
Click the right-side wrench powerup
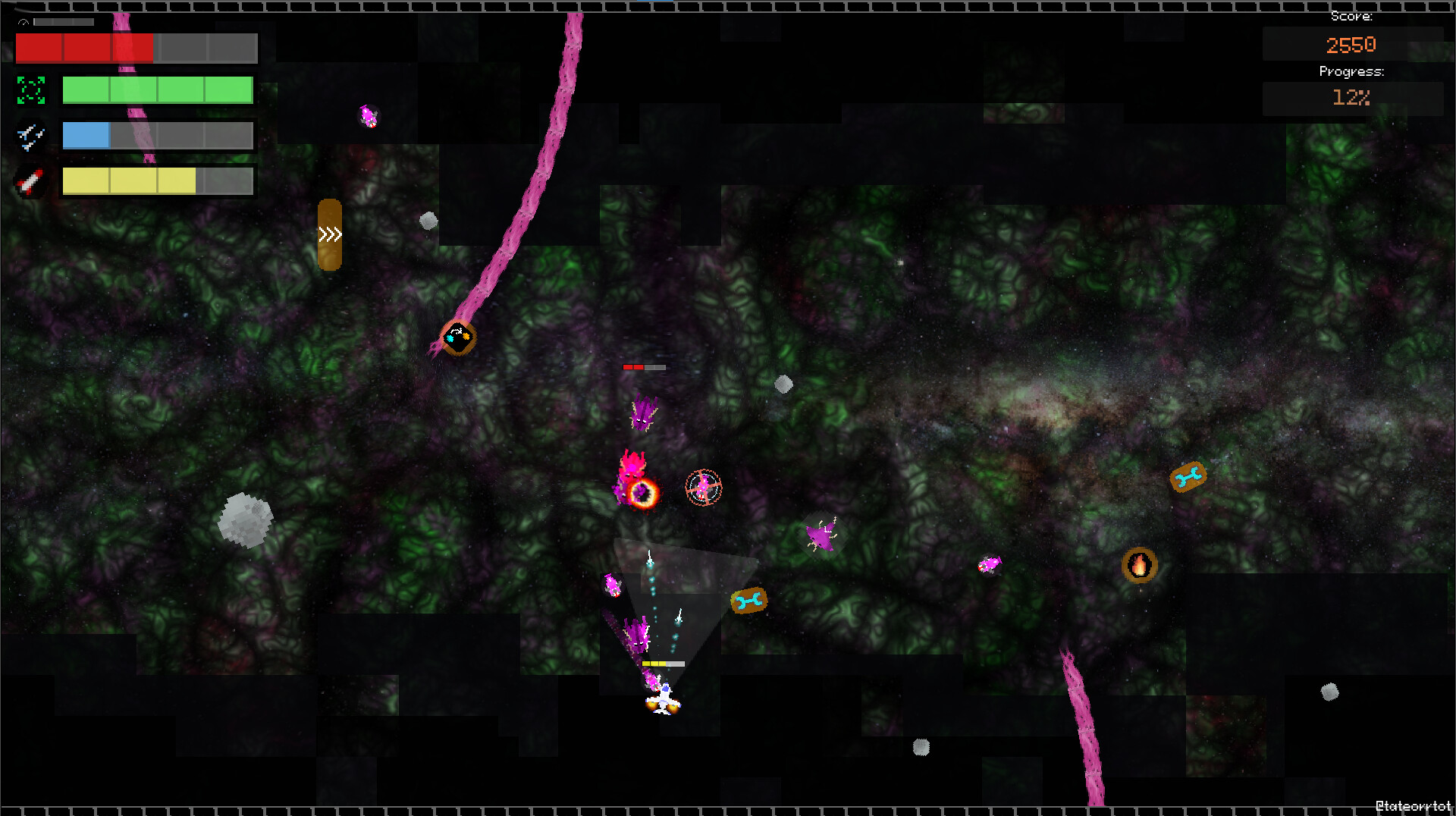click(1188, 475)
